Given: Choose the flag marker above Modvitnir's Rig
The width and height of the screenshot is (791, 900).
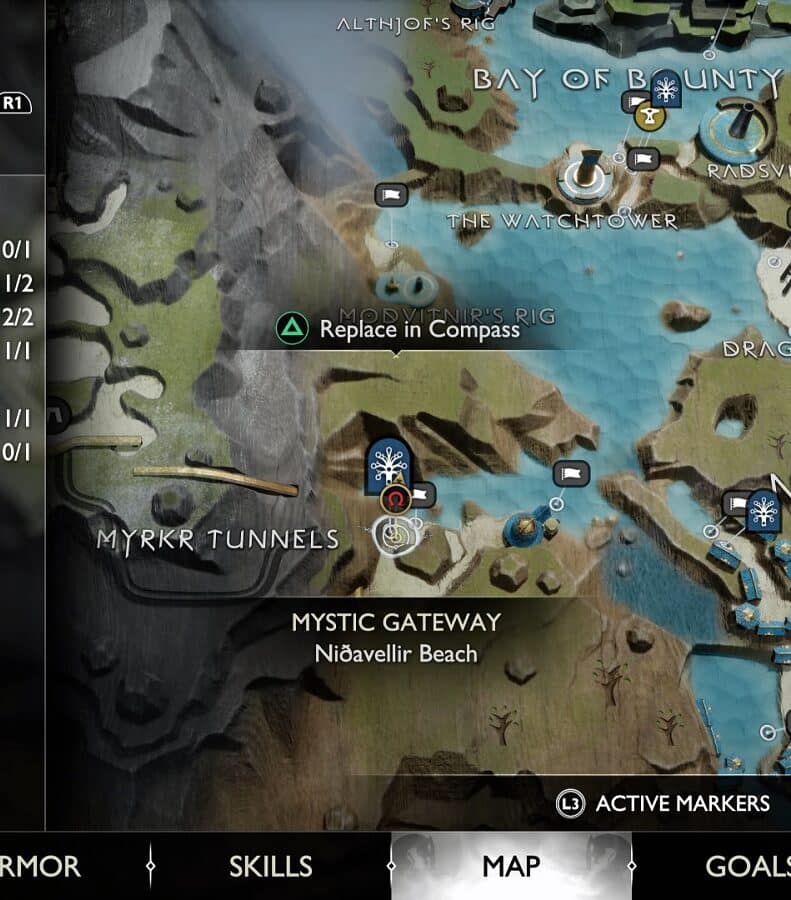Looking at the screenshot, I should 389,195.
